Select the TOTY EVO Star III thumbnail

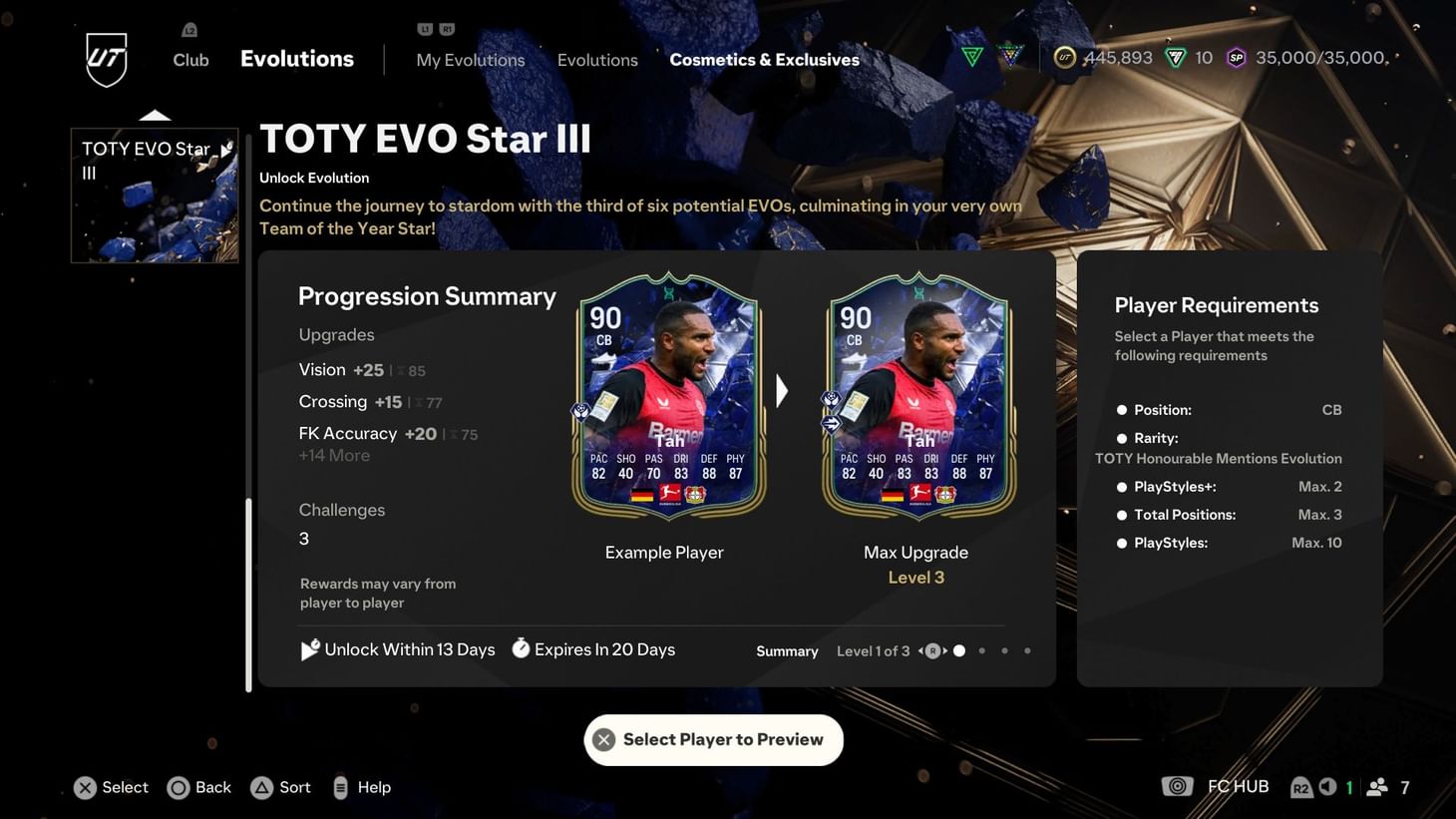pos(154,194)
